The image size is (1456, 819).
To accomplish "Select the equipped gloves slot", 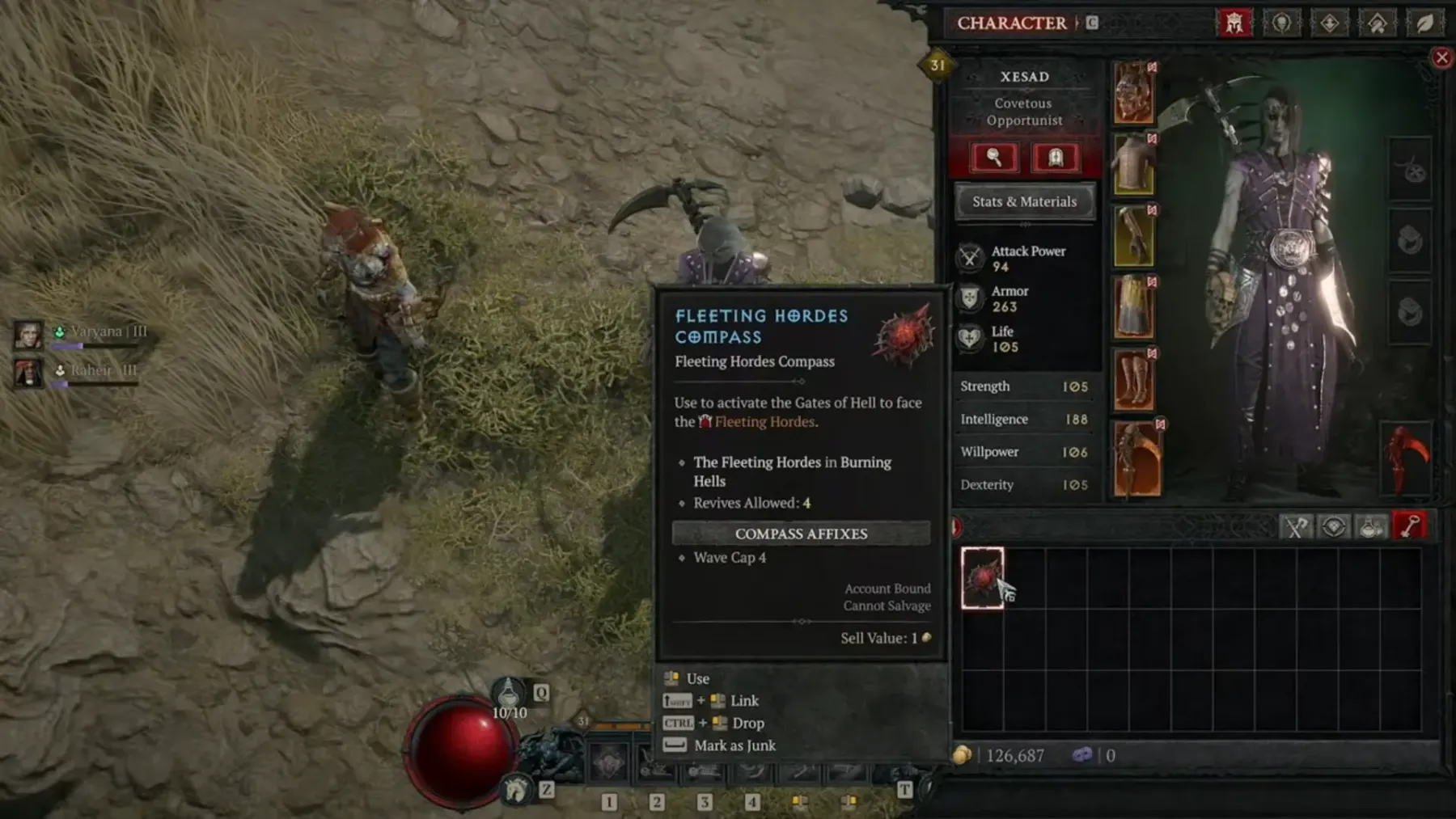I will click(x=1133, y=235).
